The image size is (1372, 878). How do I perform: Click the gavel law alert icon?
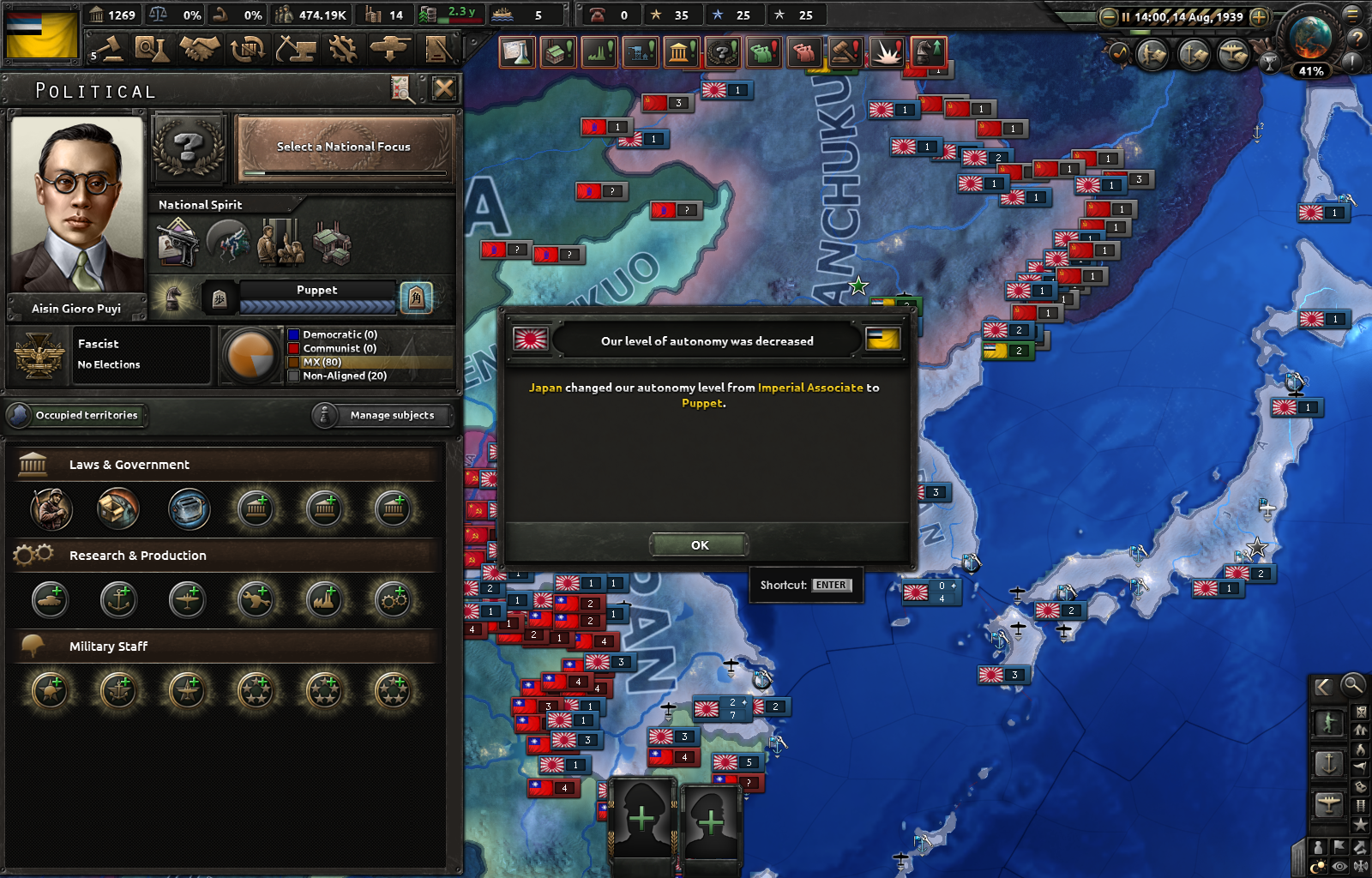(845, 53)
